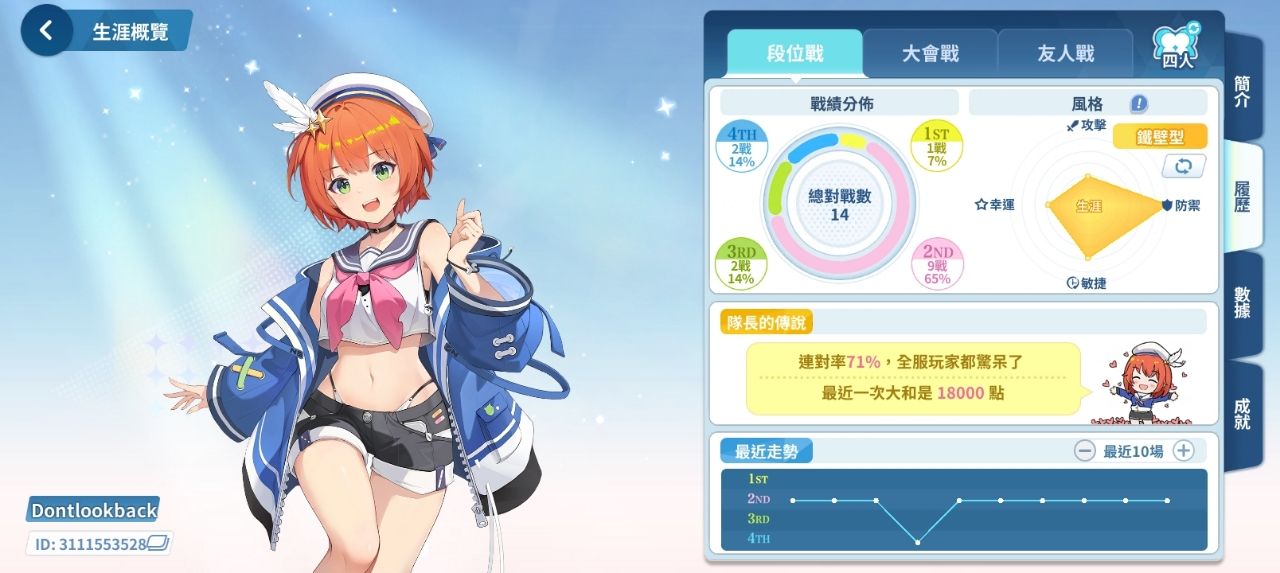Viewport: 1280px width, 573px height.
Task: Open the 簡介 side tab
Action: 1242,91
